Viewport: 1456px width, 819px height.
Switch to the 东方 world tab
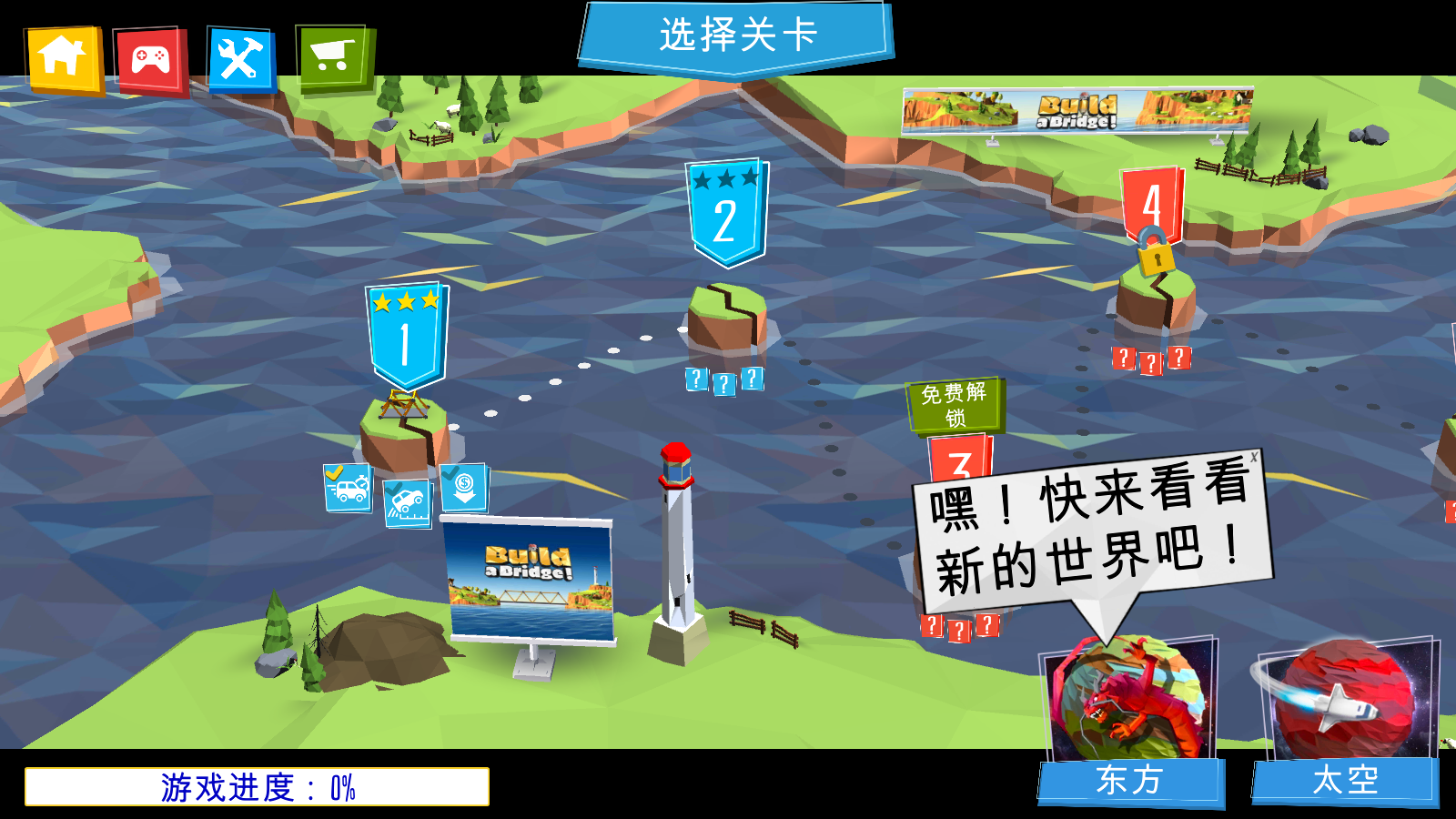[1131, 778]
